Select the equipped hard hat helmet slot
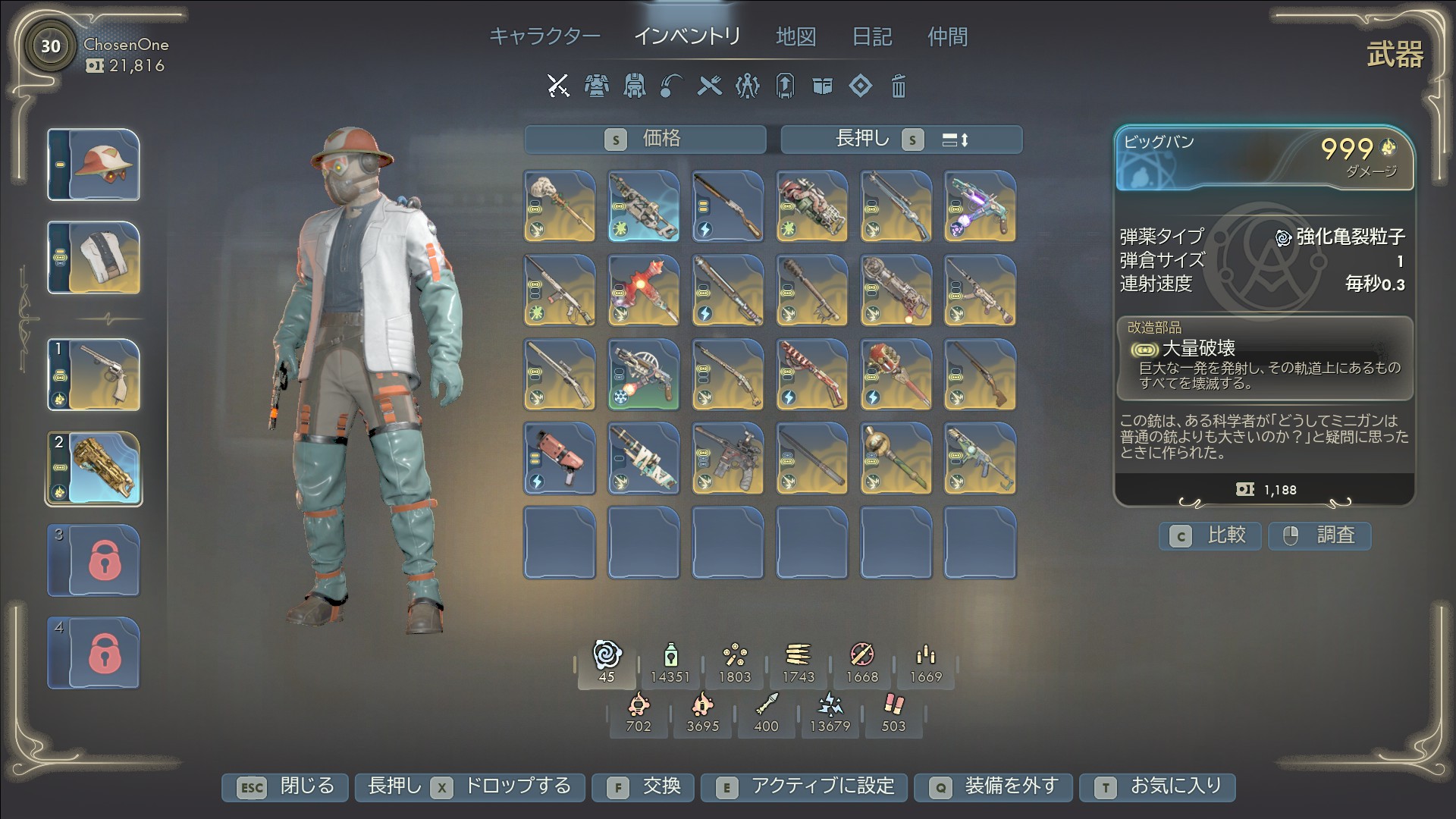Viewport: 1456px width, 819px height. 94,165
